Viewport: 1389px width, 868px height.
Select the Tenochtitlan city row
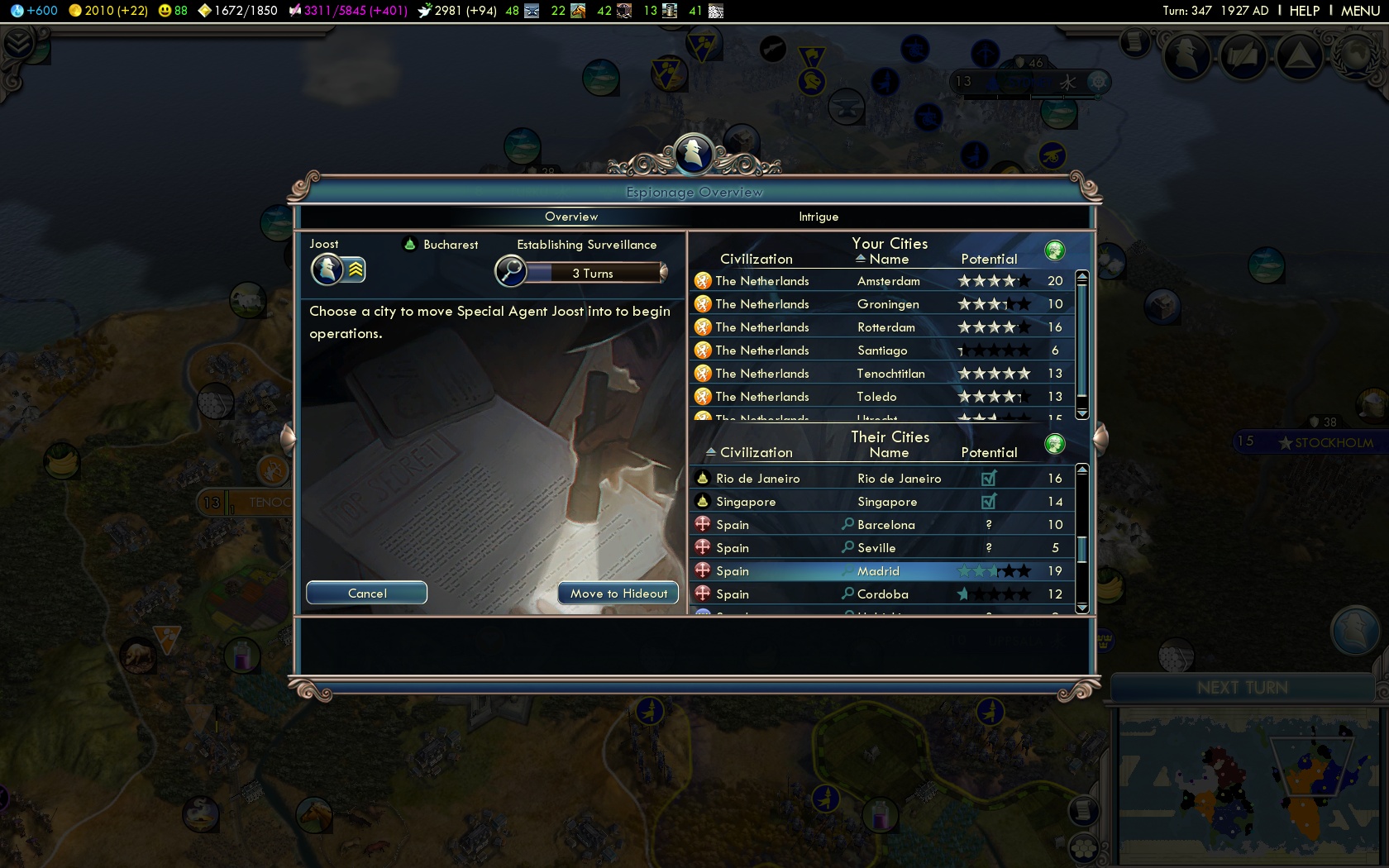[890, 374]
